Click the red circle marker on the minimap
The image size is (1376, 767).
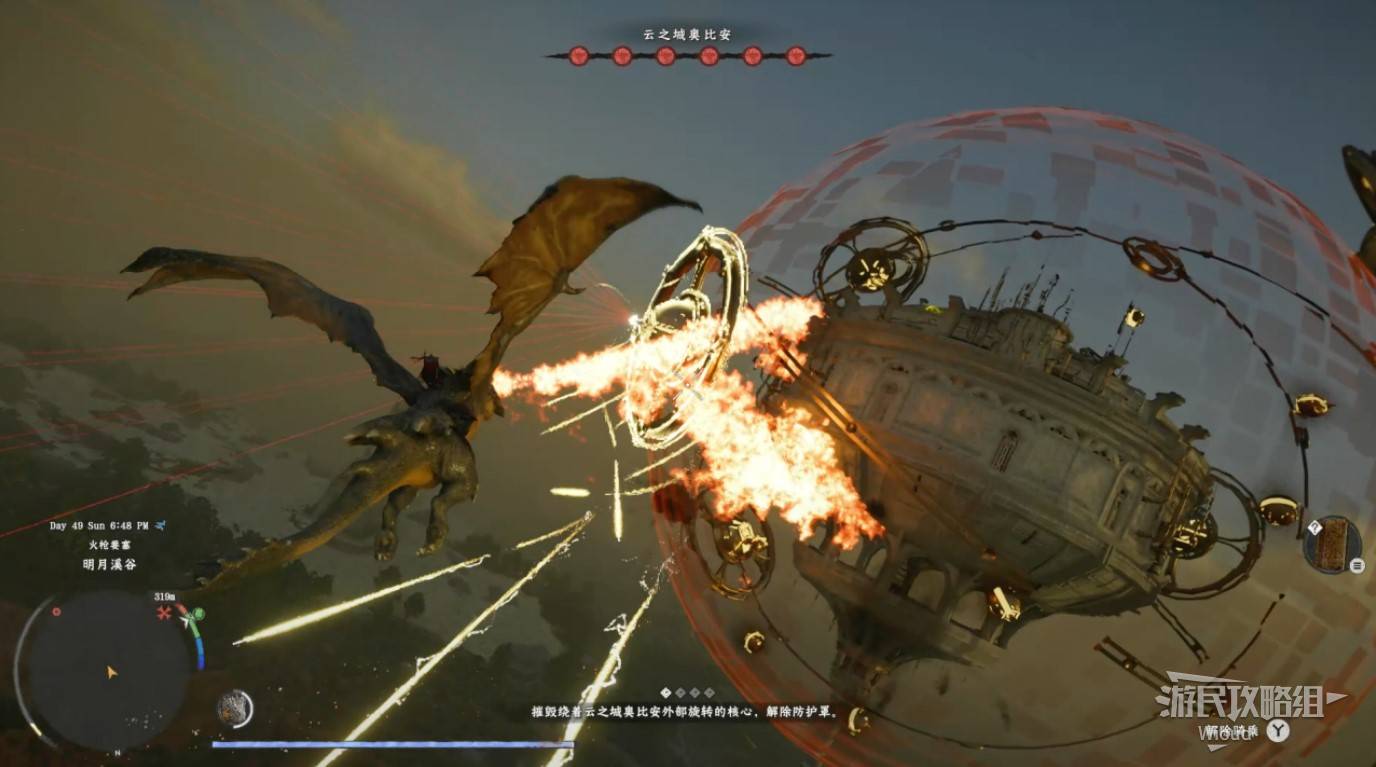[x=56, y=611]
